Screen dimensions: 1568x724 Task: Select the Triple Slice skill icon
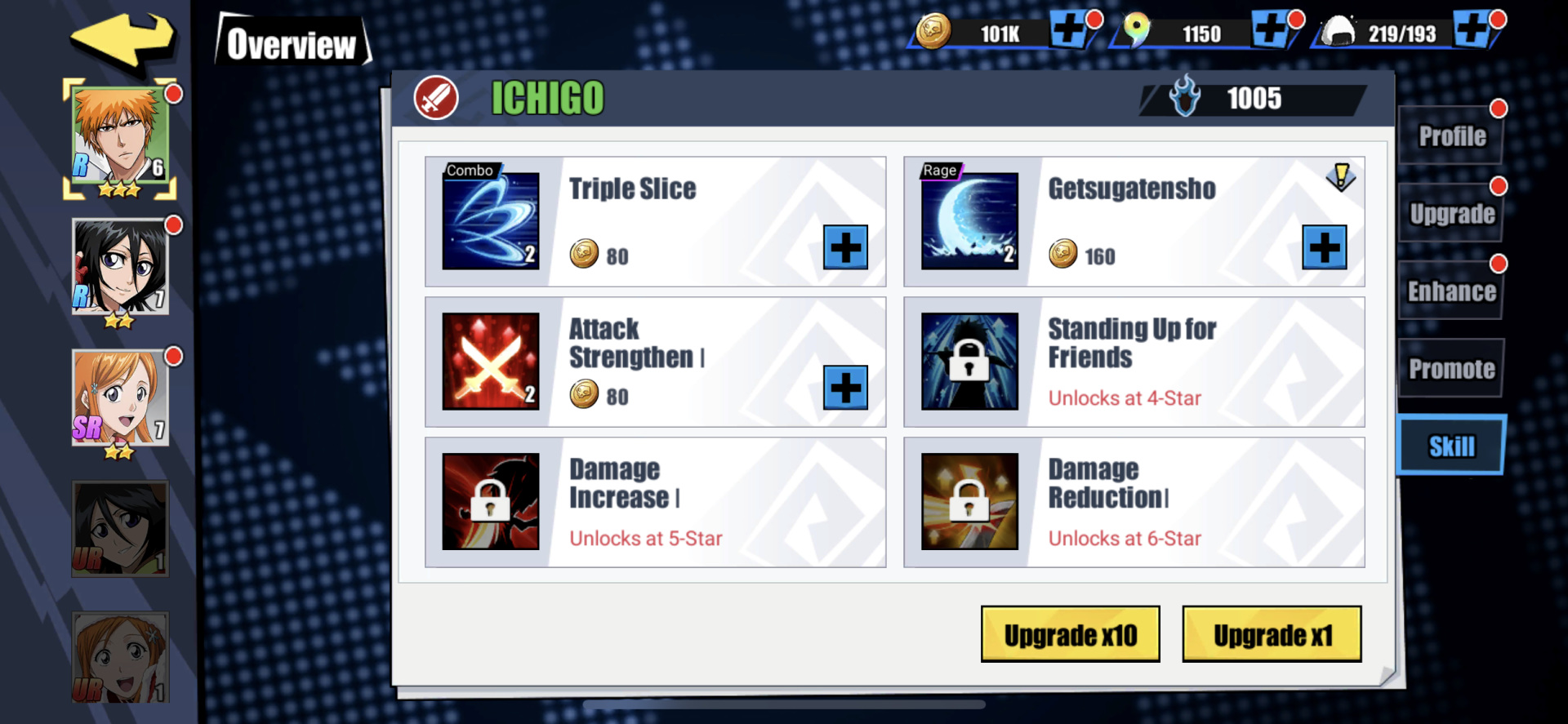tap(490, 219)
